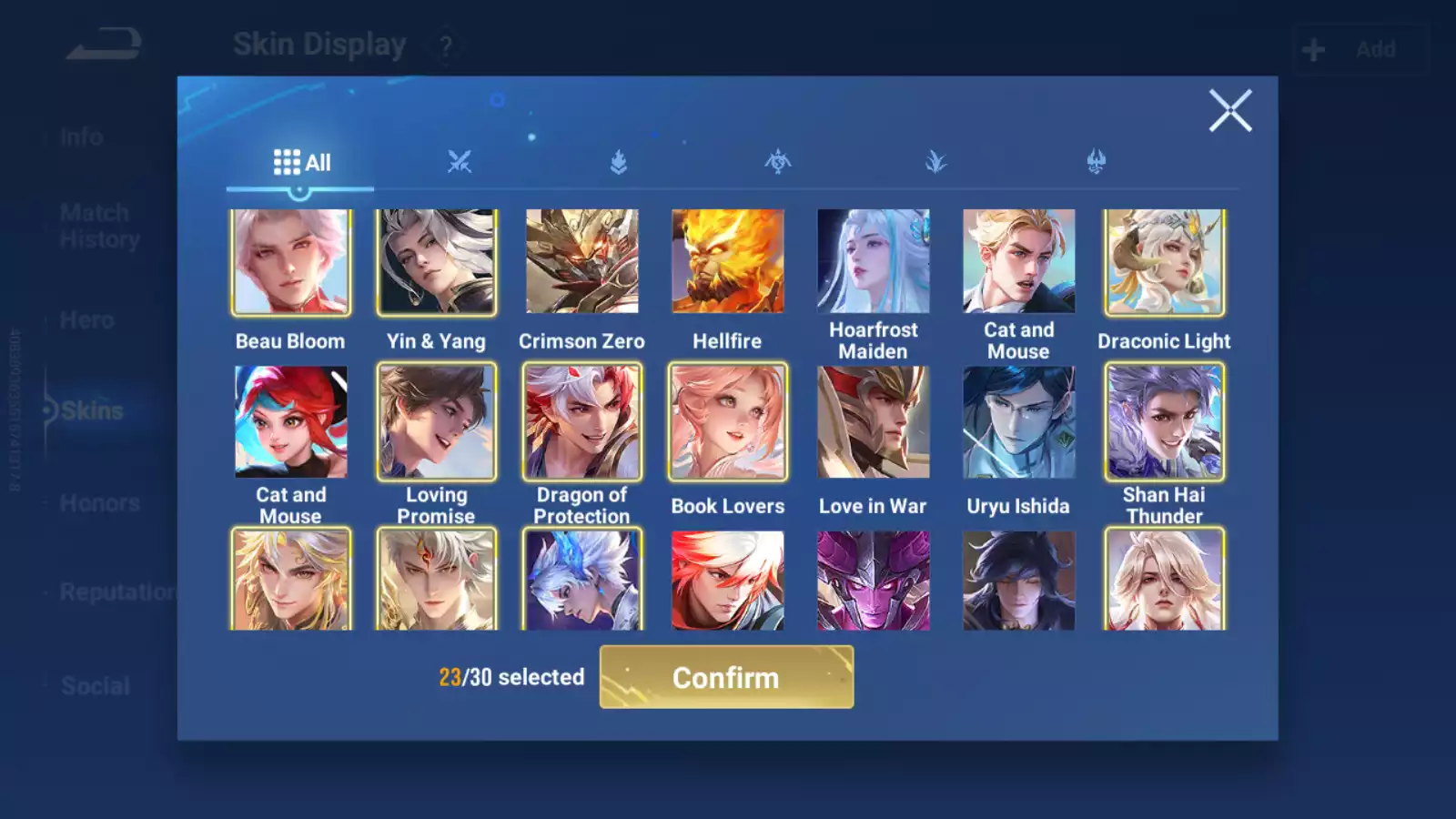Select the Hoarfrost Maiden skin
1456x819 pixels.
tap(874, 261)
